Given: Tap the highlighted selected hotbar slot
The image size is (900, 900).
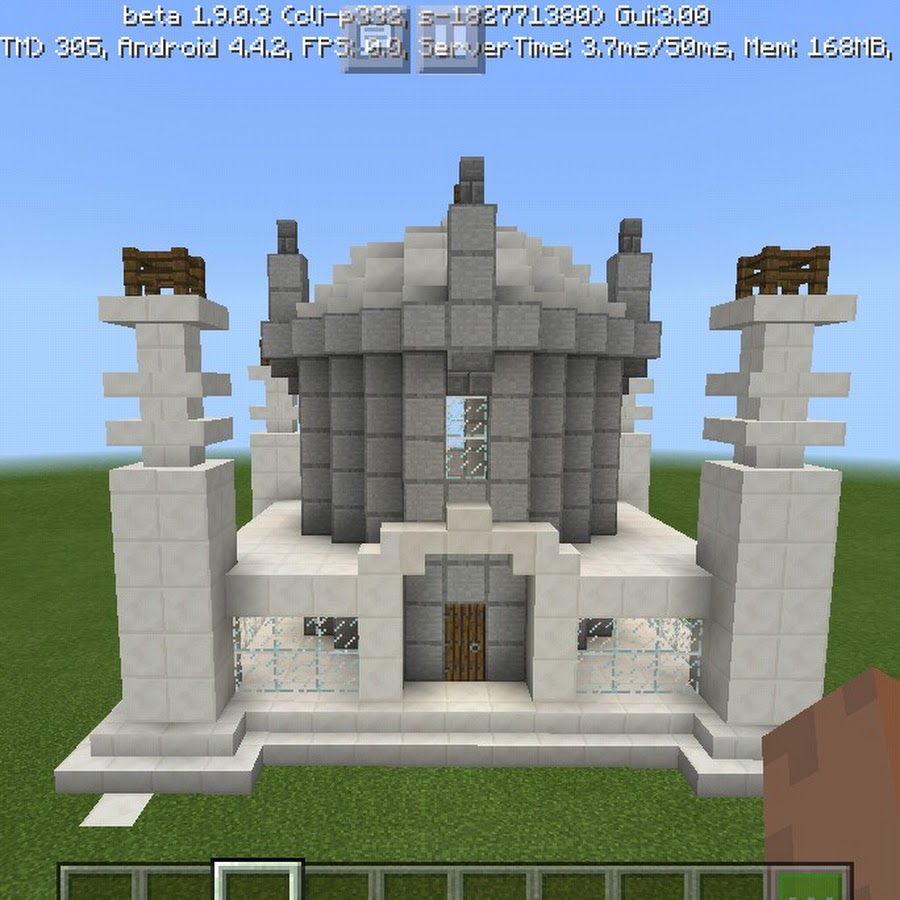Looking at the screenshot, I should [259, 884].
